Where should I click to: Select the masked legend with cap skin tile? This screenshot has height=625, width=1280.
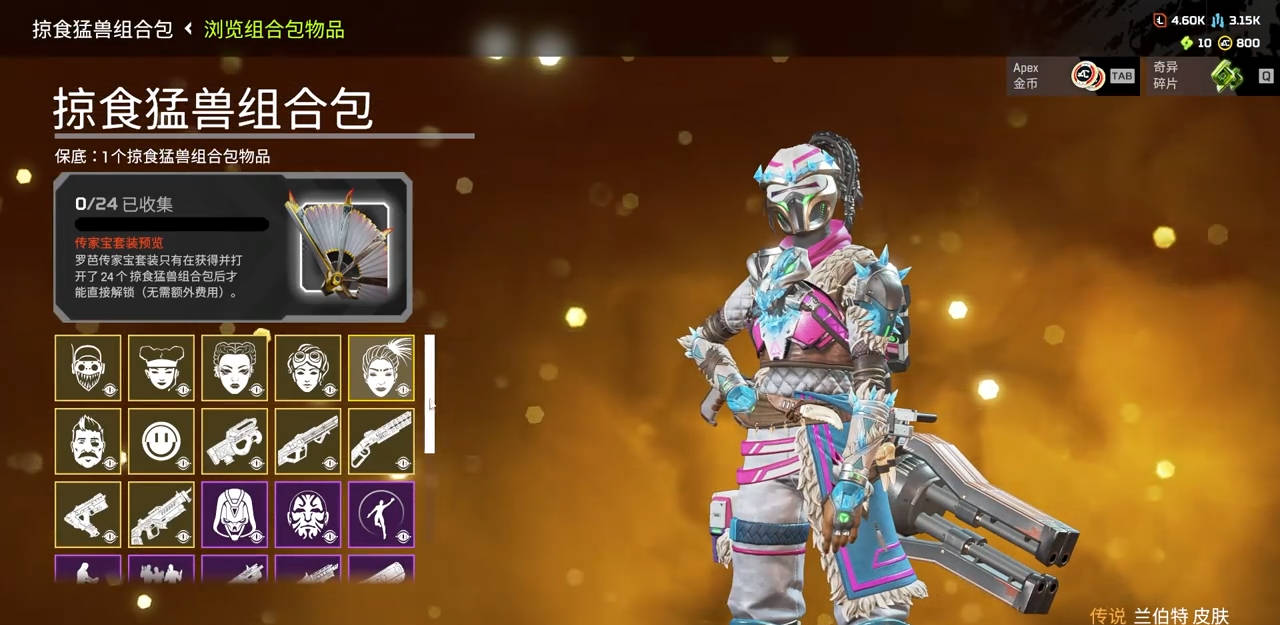[88, 368]
